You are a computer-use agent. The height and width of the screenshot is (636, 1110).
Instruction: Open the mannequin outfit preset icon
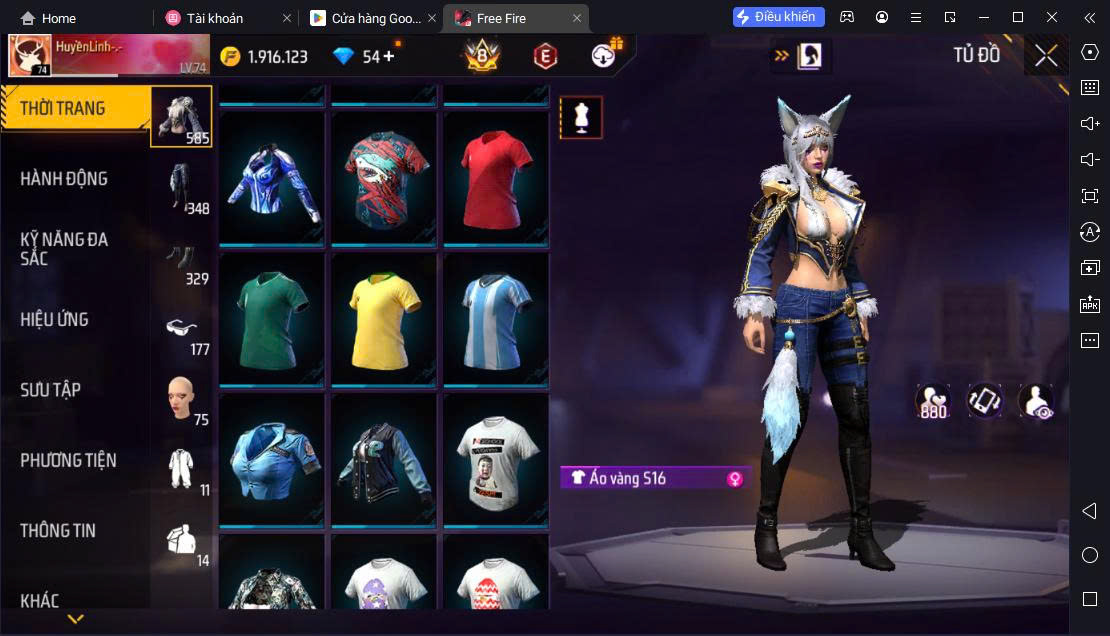coord(581,117)
